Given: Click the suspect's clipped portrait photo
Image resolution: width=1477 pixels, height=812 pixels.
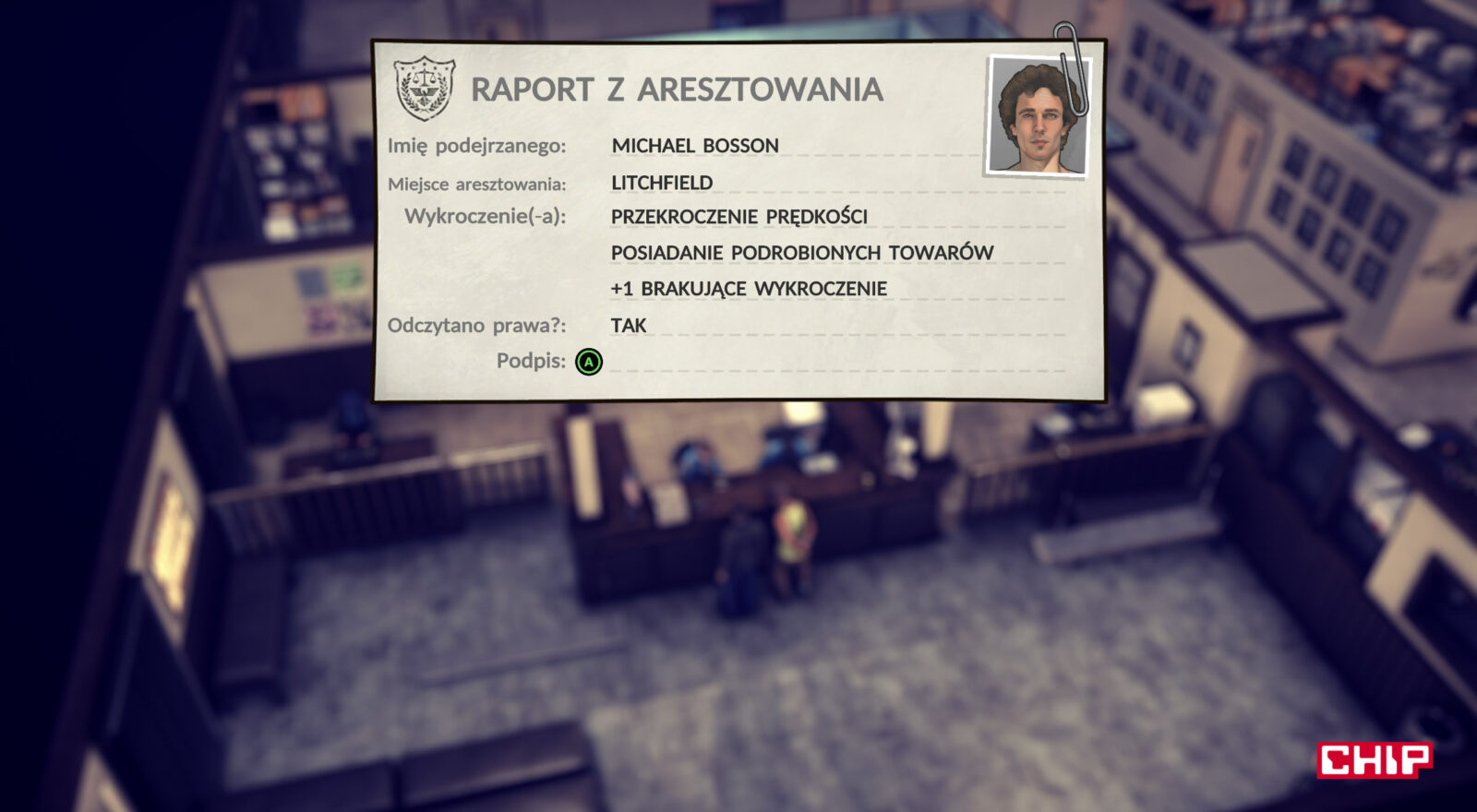Looking at the screenshot, I should [1037, 116].
